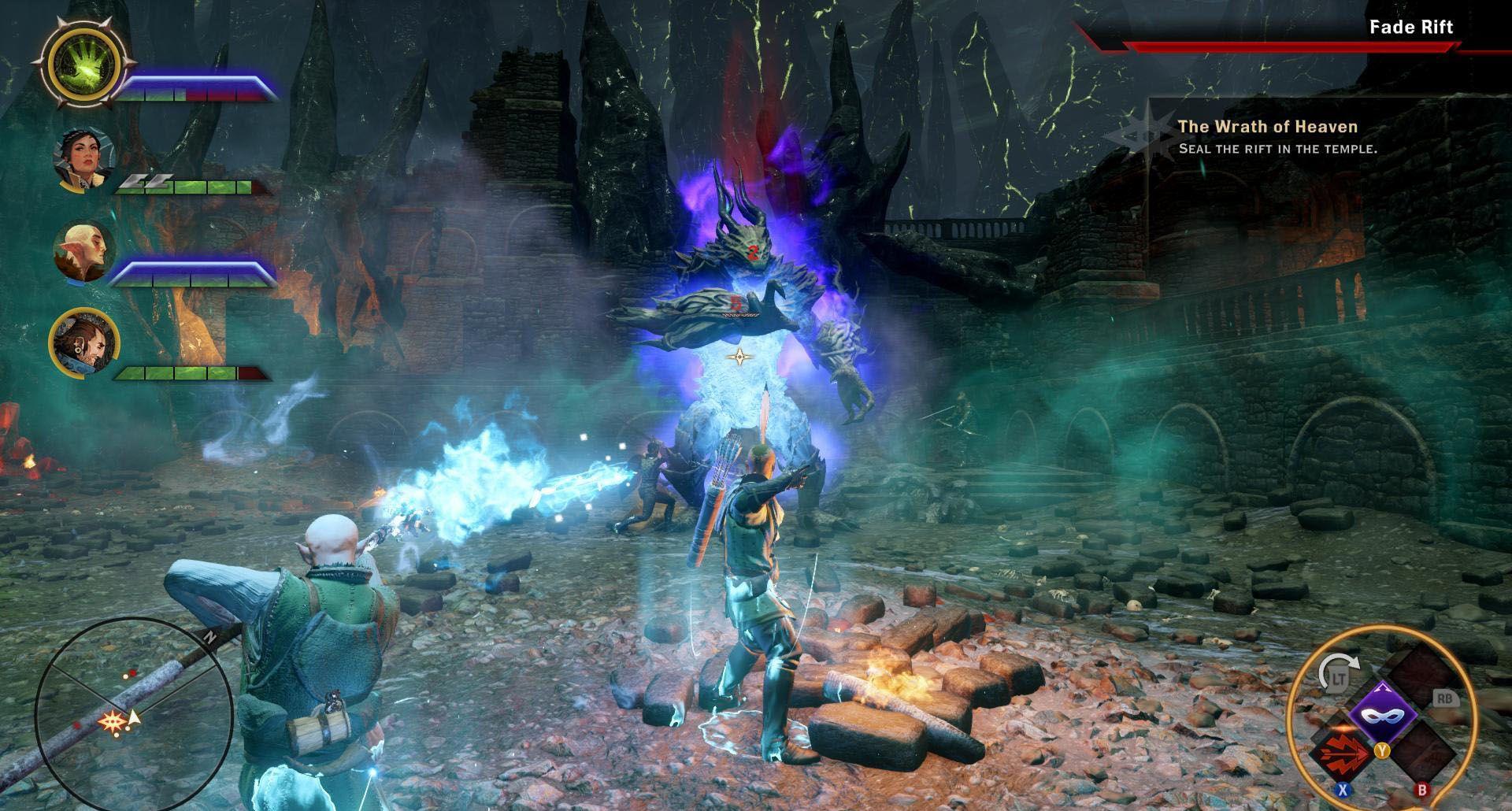Choose Varric's party portrait
The image size is (1512, 811).
(x=83, y=343)
